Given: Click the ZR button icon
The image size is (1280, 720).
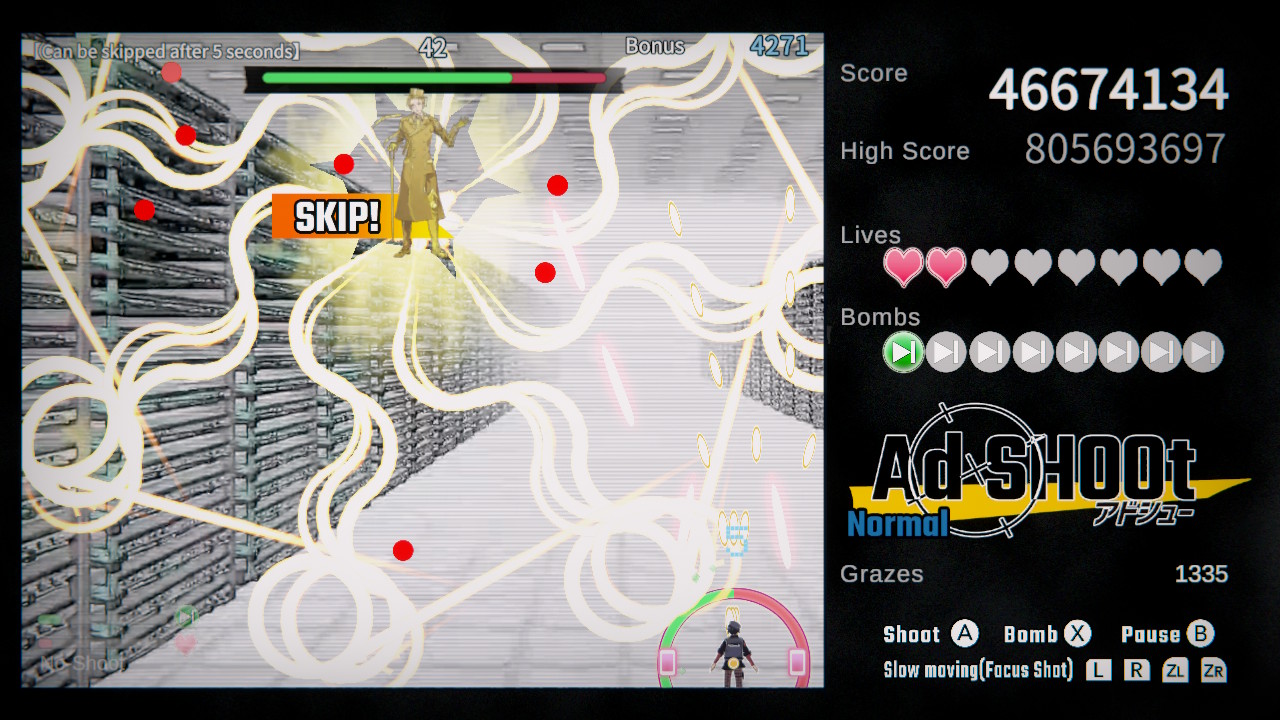Looking at the screenshot, I should tap(1216, 670).
